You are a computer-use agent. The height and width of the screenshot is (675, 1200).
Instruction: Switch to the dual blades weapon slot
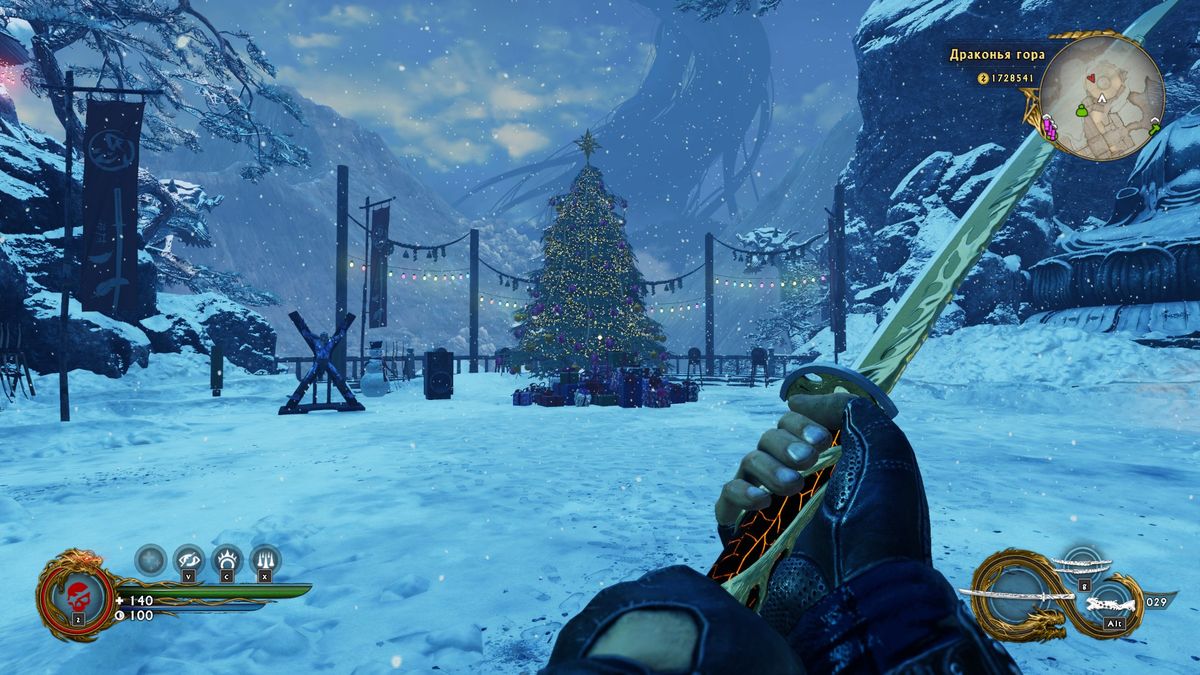[x=1082, y=565]
